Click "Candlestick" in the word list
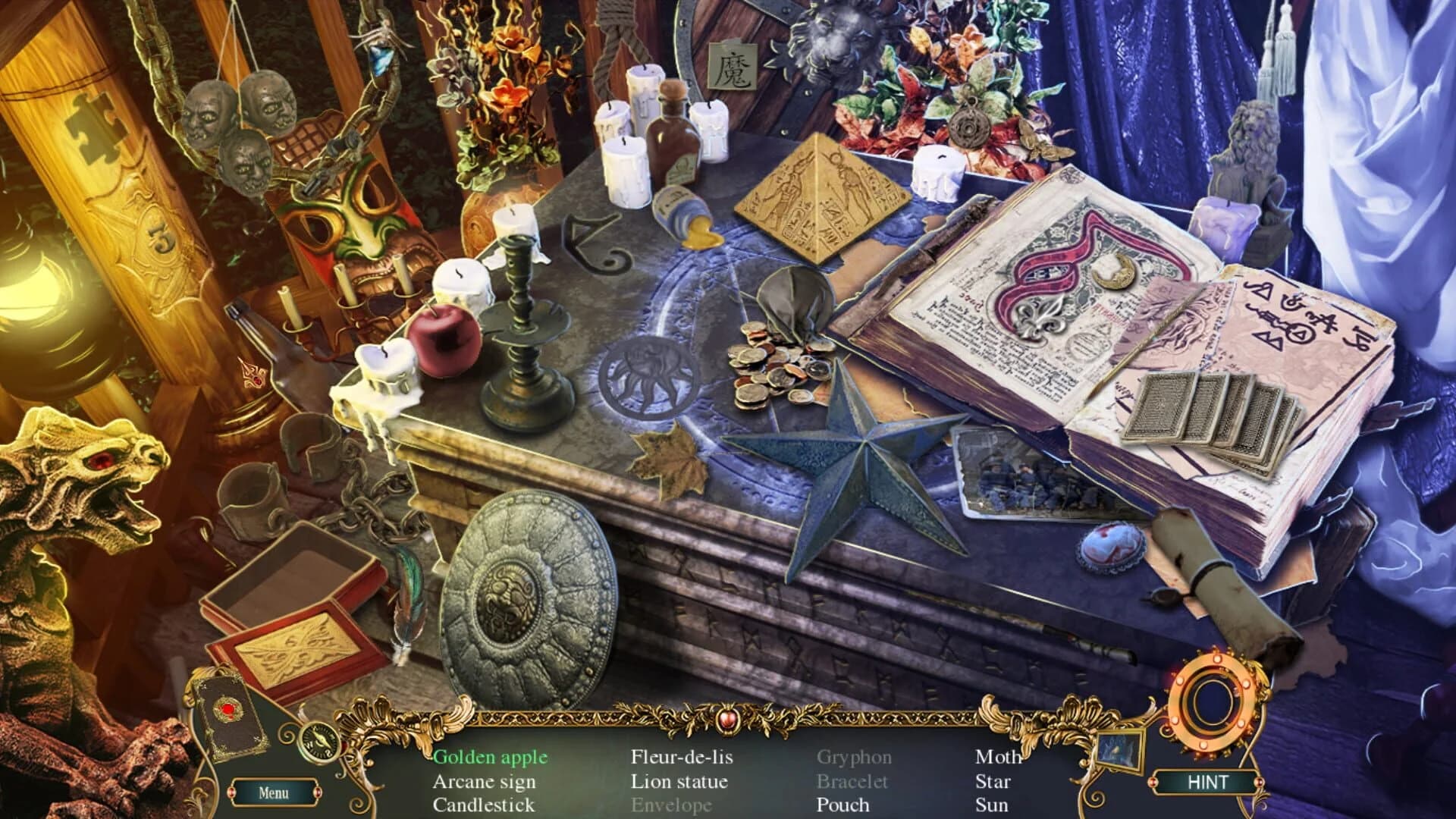The width and height of the screenshot is (1456, 819). click(483, 805)
